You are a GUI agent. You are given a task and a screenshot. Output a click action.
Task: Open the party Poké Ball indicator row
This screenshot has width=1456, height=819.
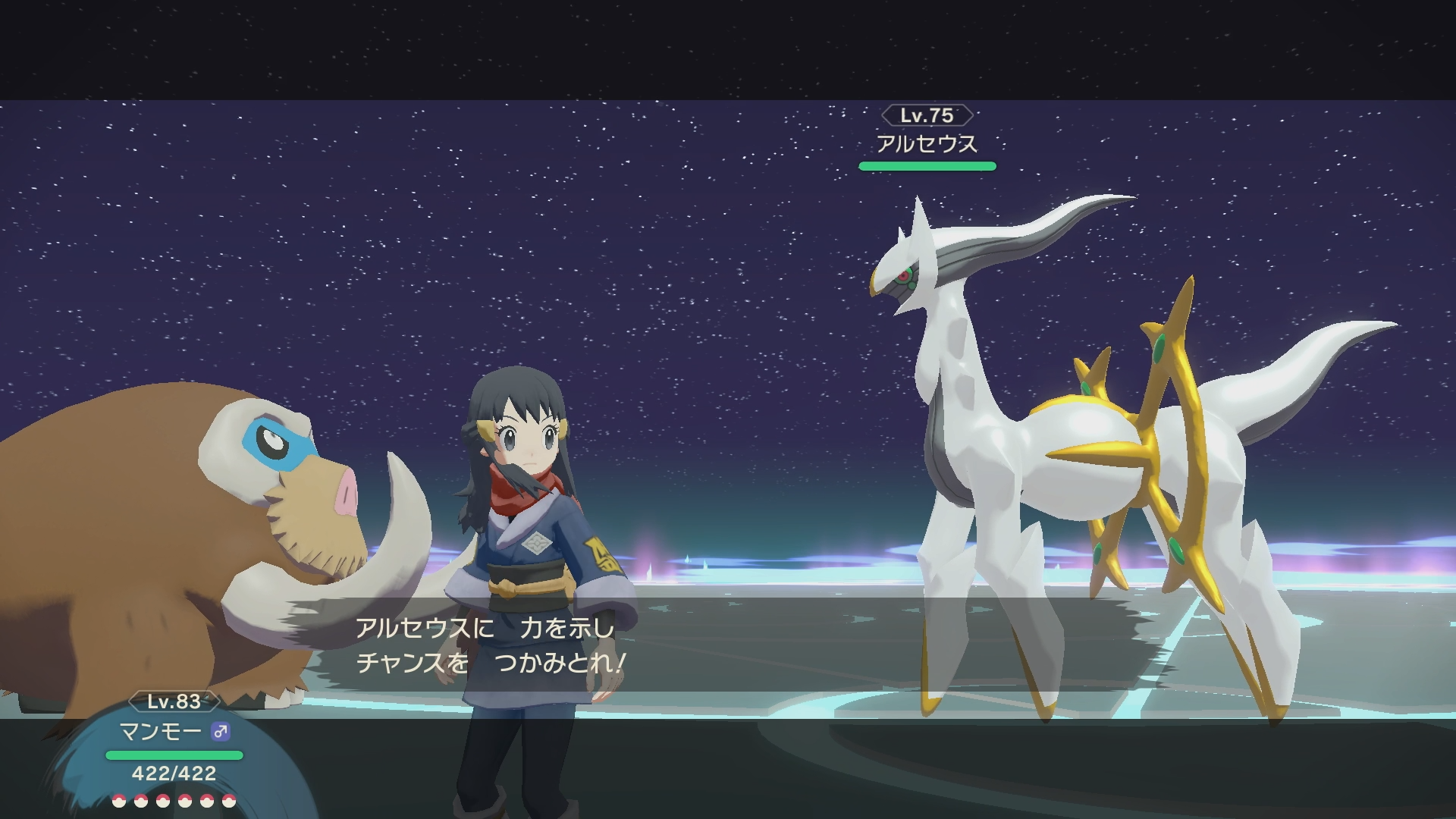174,801
